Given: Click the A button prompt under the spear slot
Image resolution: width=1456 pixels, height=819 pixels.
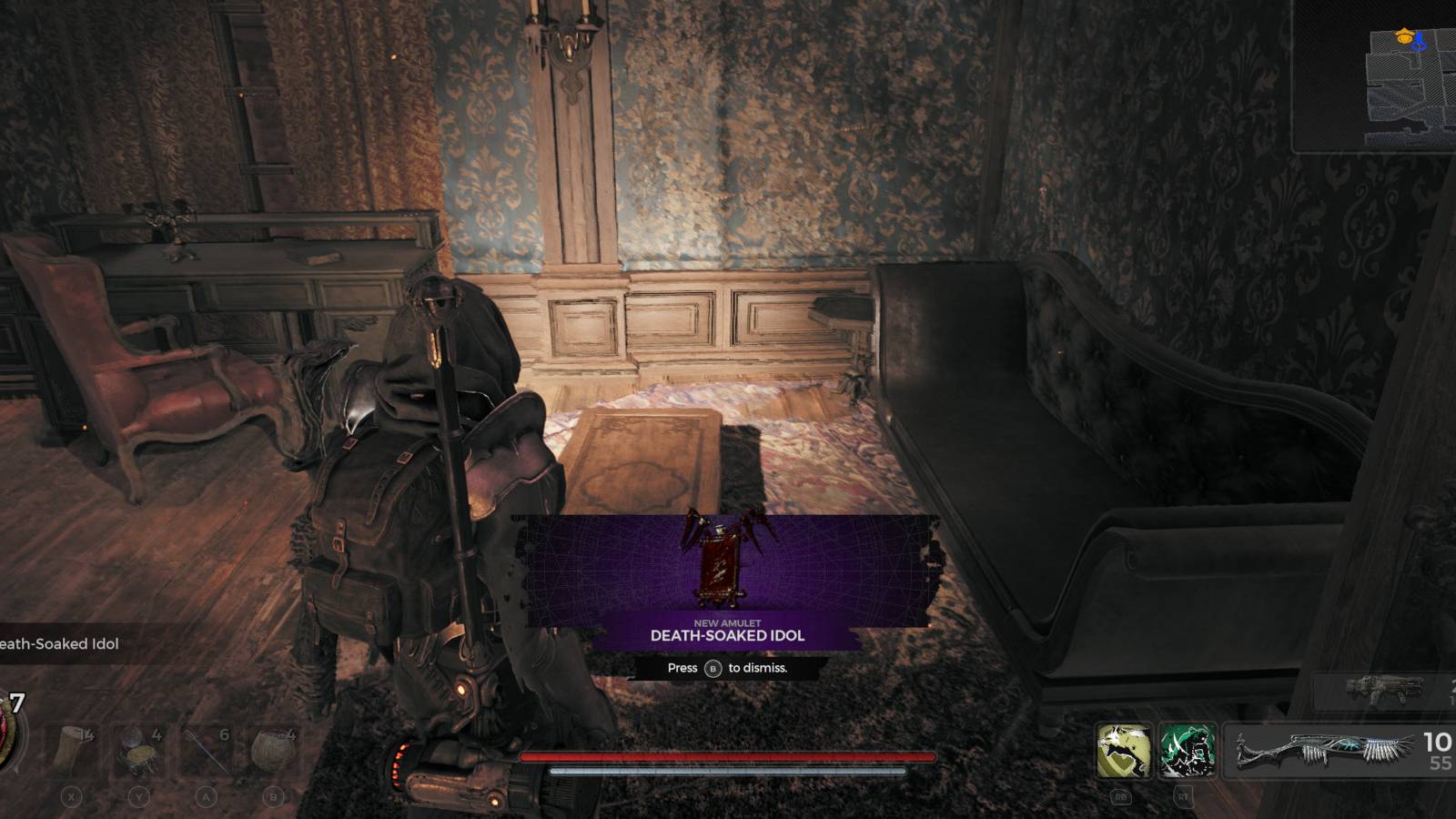Looking at the screenshot, I should [207, 797].
